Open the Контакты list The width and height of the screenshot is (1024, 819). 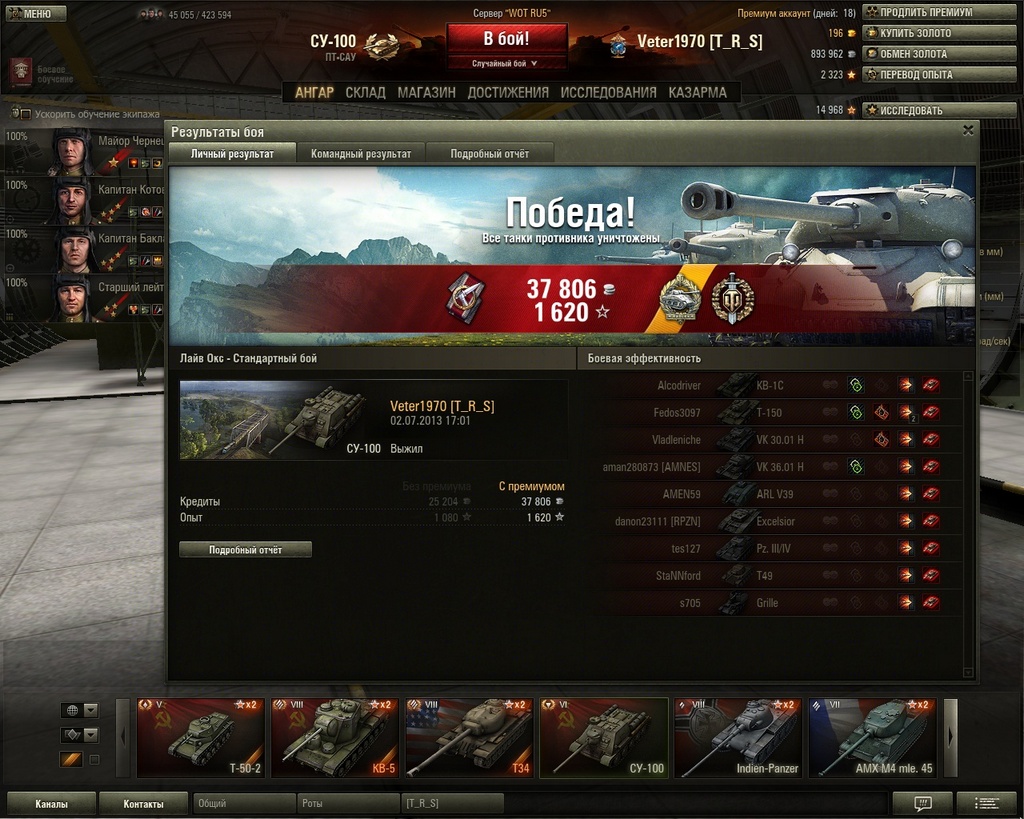[x=144, y=803]
